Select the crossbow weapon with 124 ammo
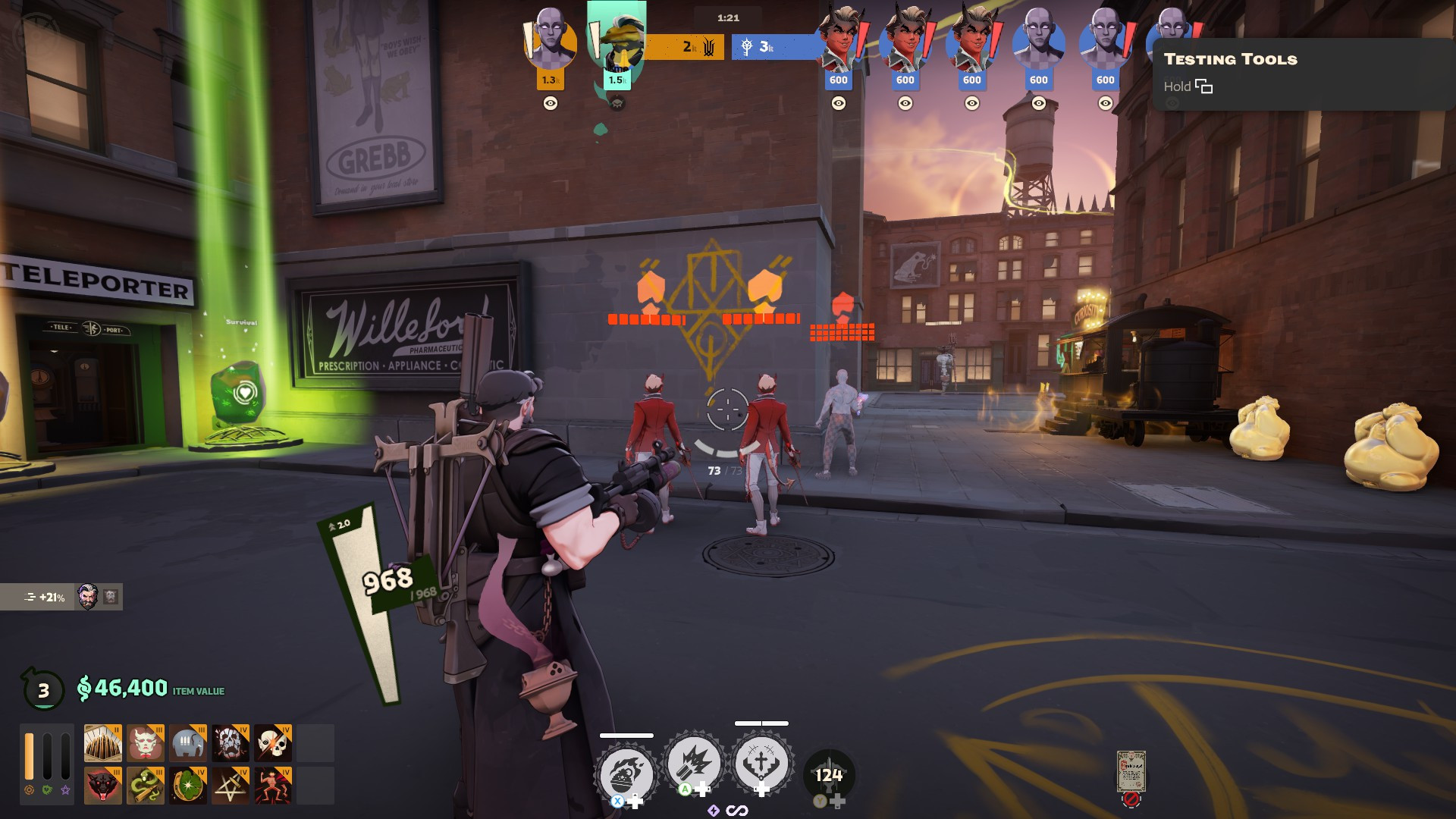Screen dimensions: 1456x819 click(x=828, y=776)
